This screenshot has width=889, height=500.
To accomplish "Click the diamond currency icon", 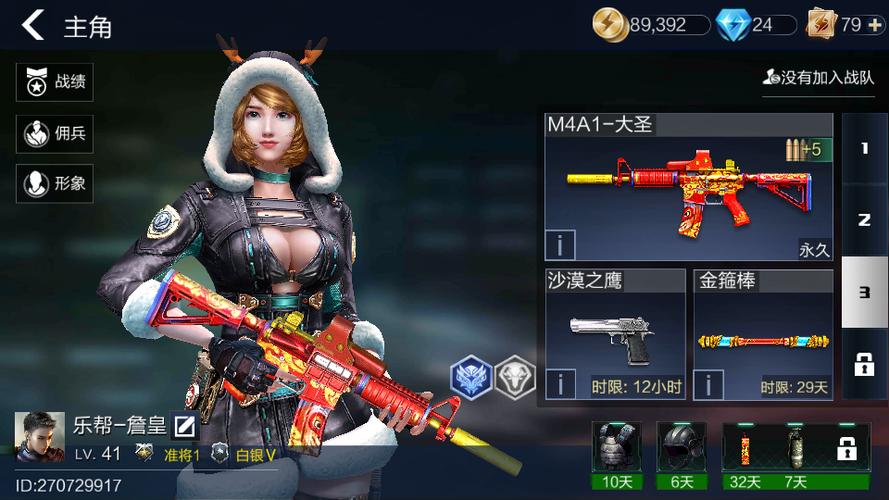I will pos(732,25).
